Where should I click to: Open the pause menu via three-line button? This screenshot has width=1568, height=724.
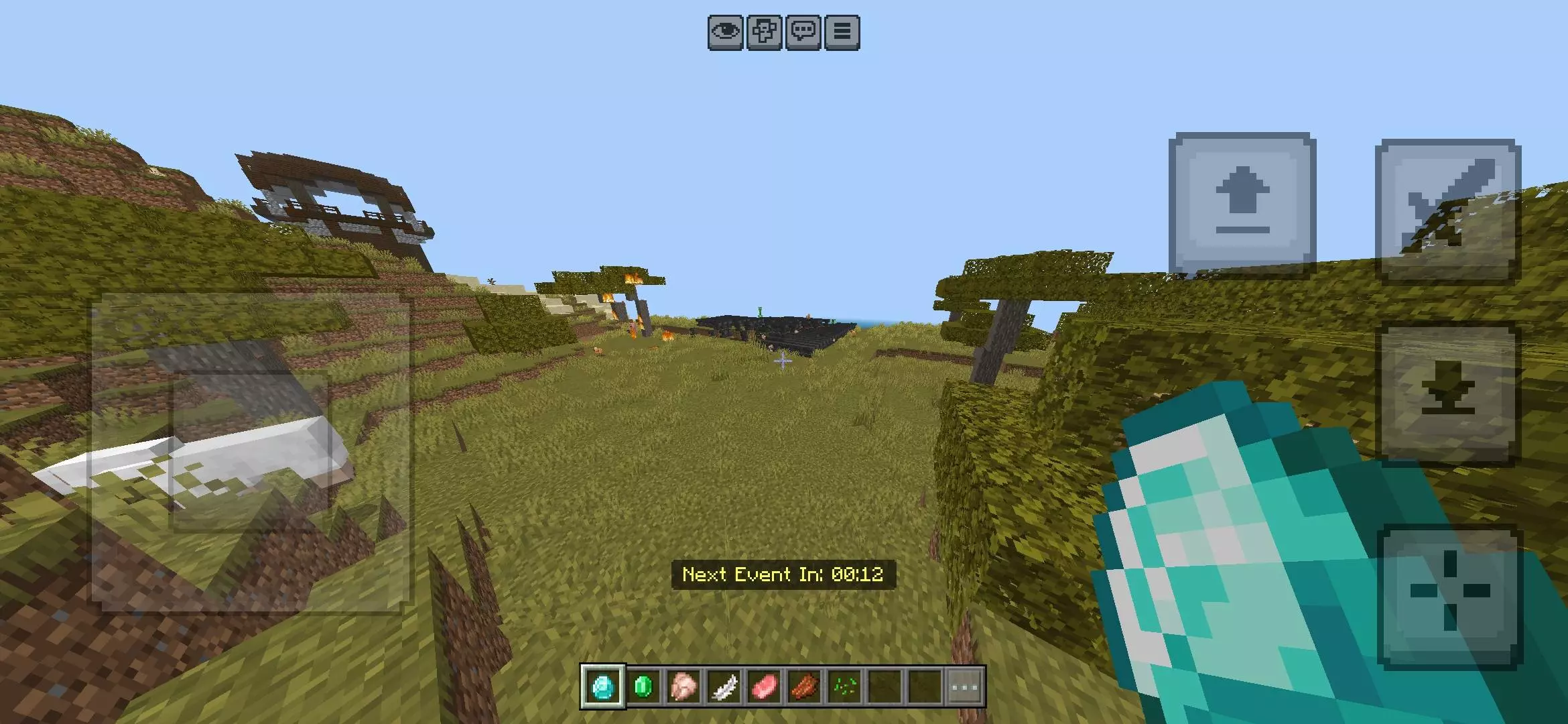842,32
